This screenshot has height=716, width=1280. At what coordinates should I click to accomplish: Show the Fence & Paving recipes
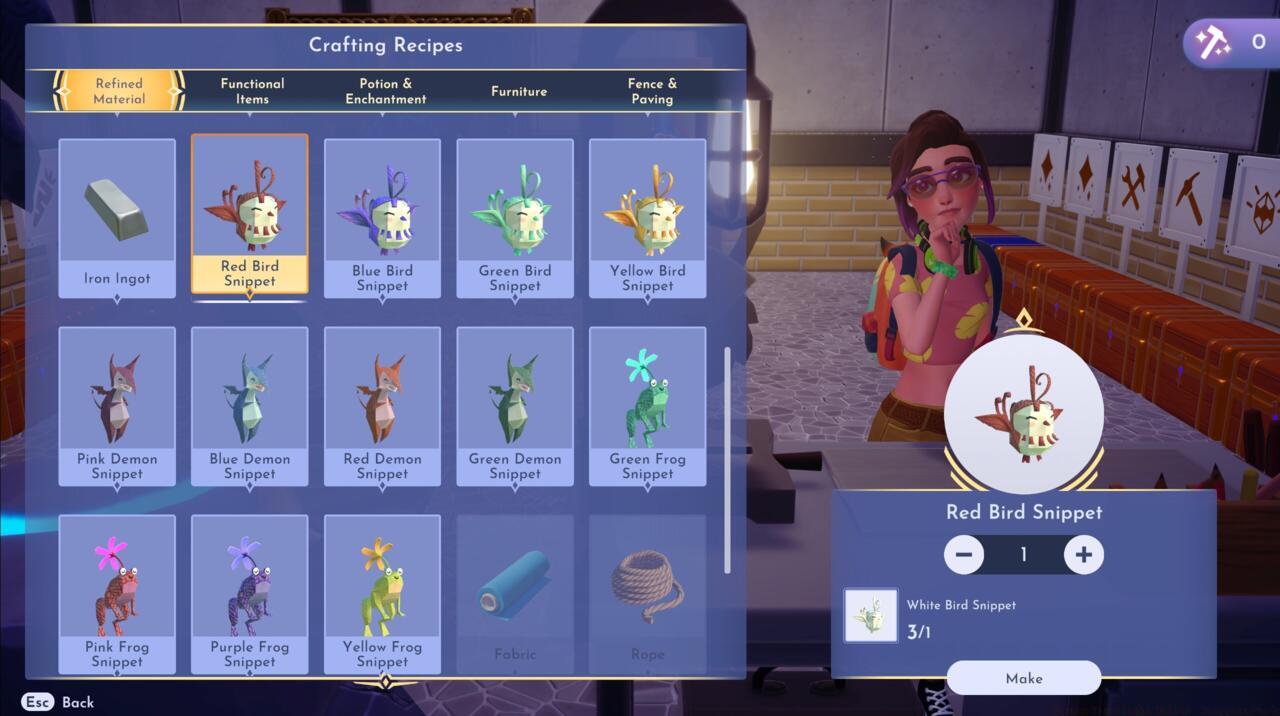pos(652,91)
